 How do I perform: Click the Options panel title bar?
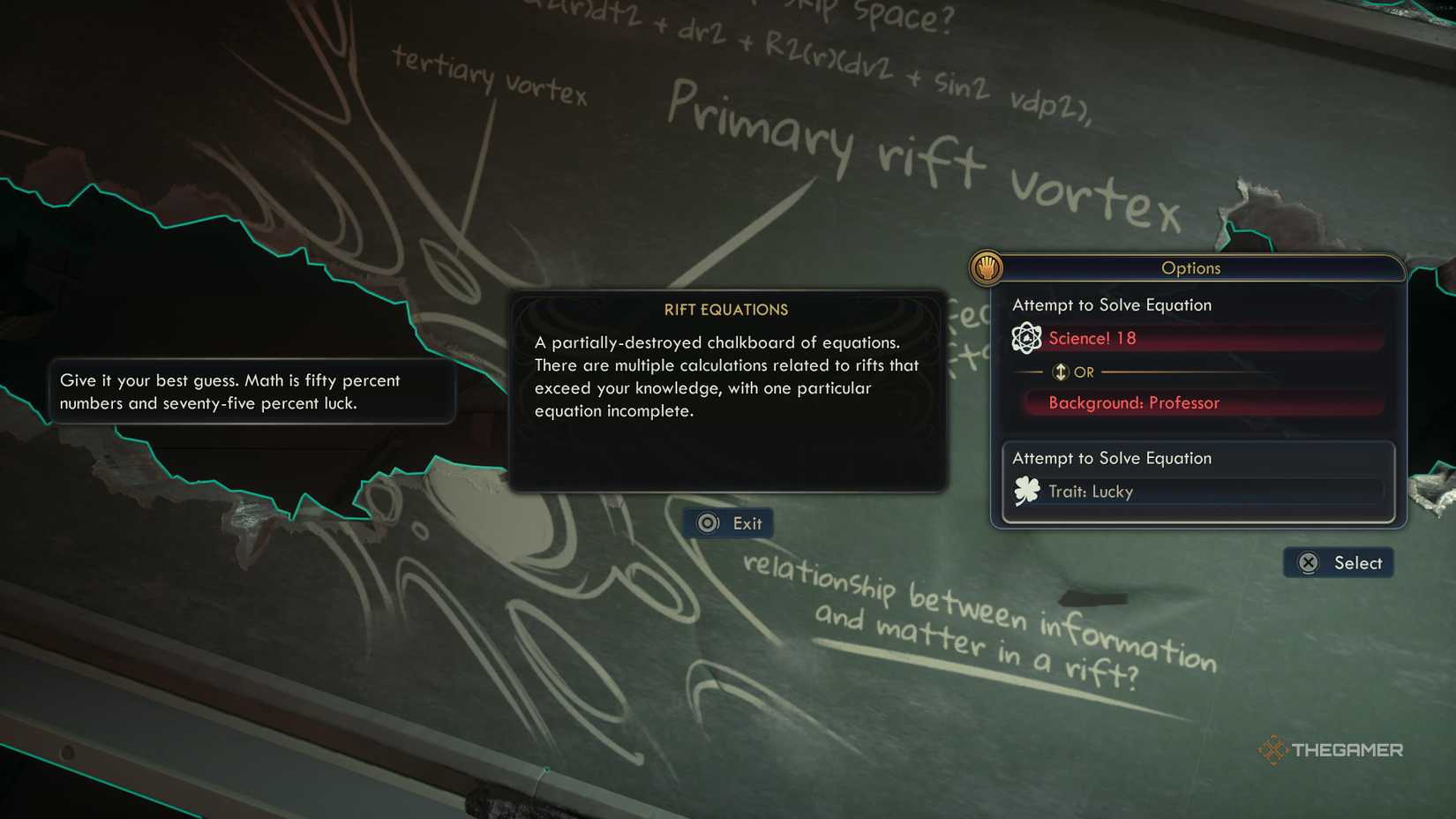click(1192, 268)
